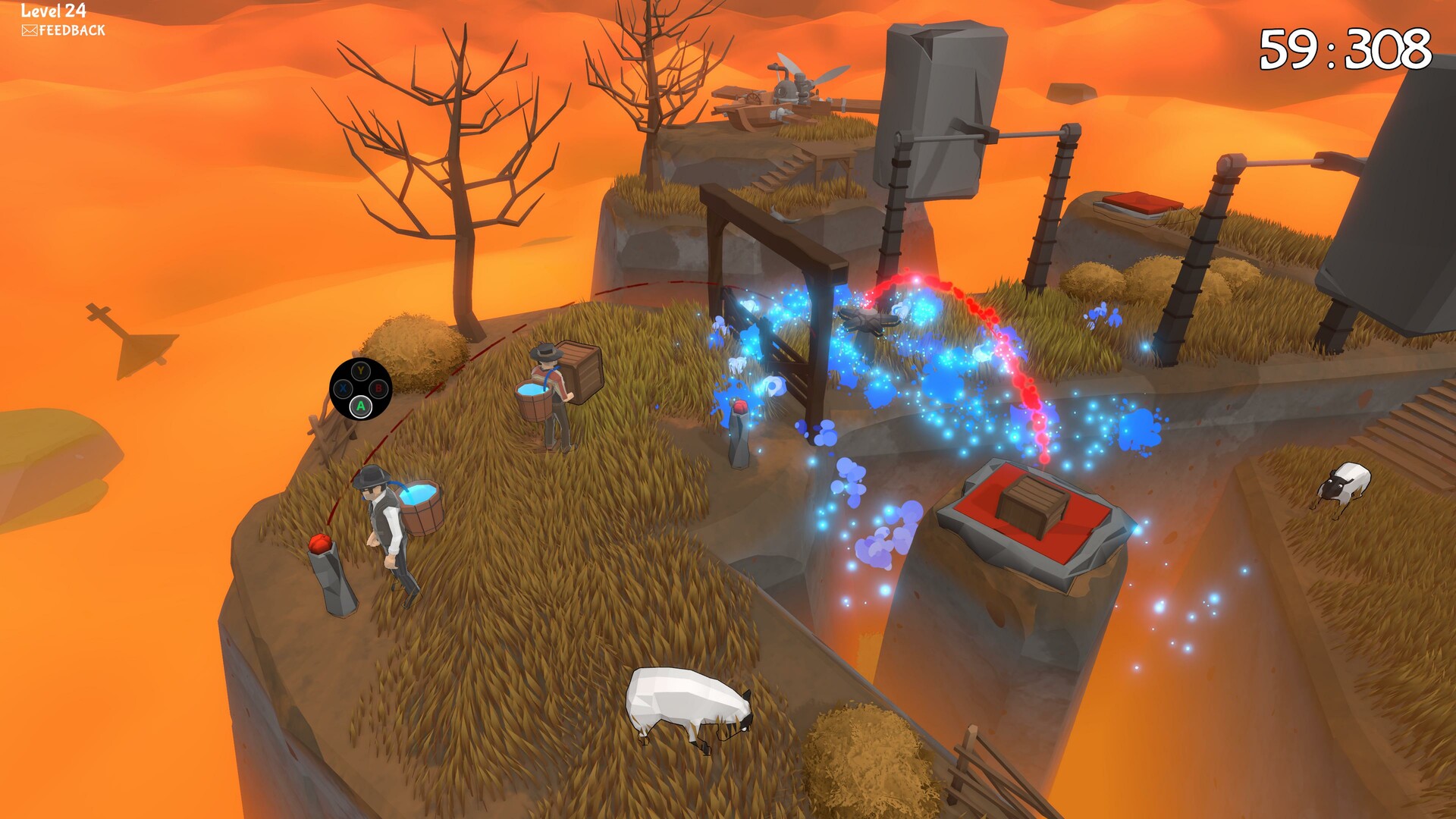Select the red B button prompt
This screenshot has width=1456, height=819.
378,389
